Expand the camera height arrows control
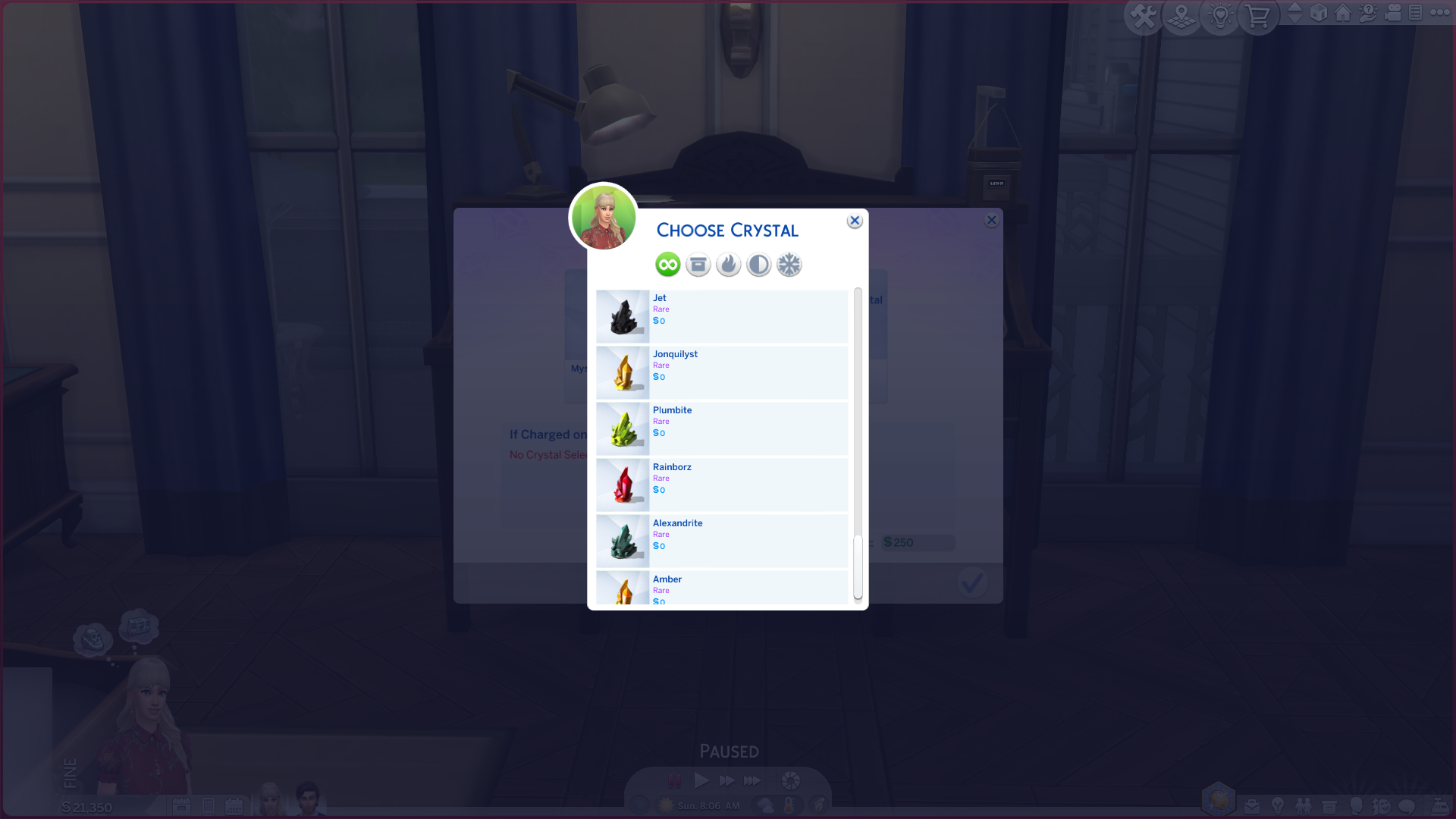This screenshot has height=819, width=1456. (1295, 14)
